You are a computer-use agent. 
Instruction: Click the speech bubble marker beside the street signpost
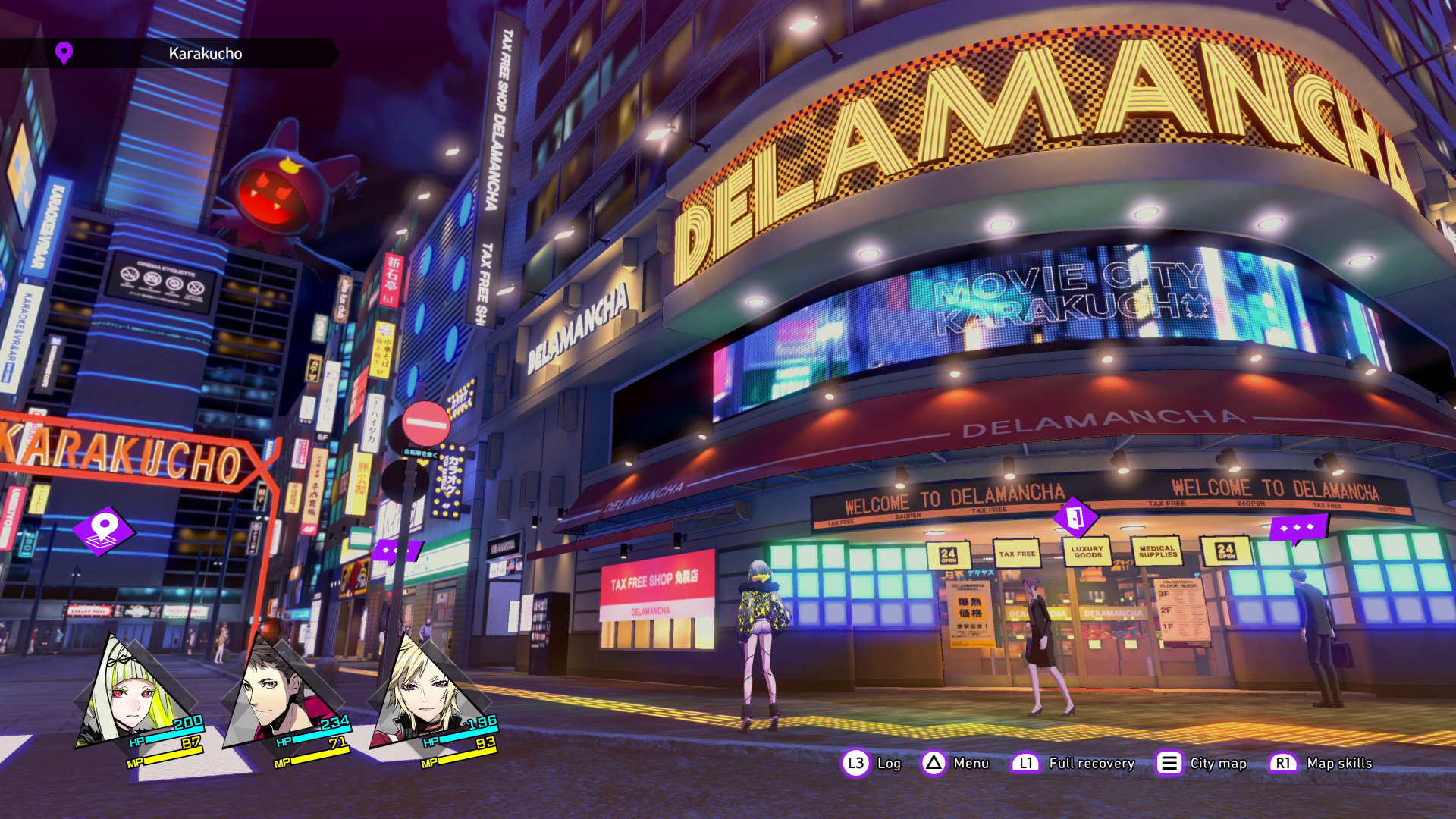[x=394, y=551]
